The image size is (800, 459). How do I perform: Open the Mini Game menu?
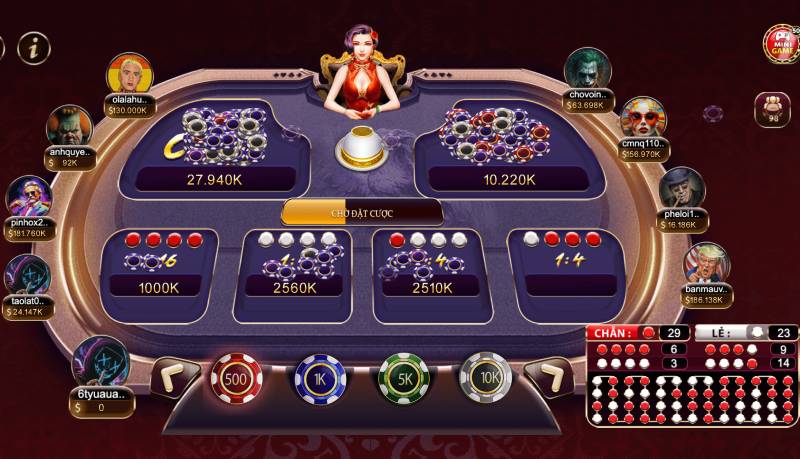780,42
